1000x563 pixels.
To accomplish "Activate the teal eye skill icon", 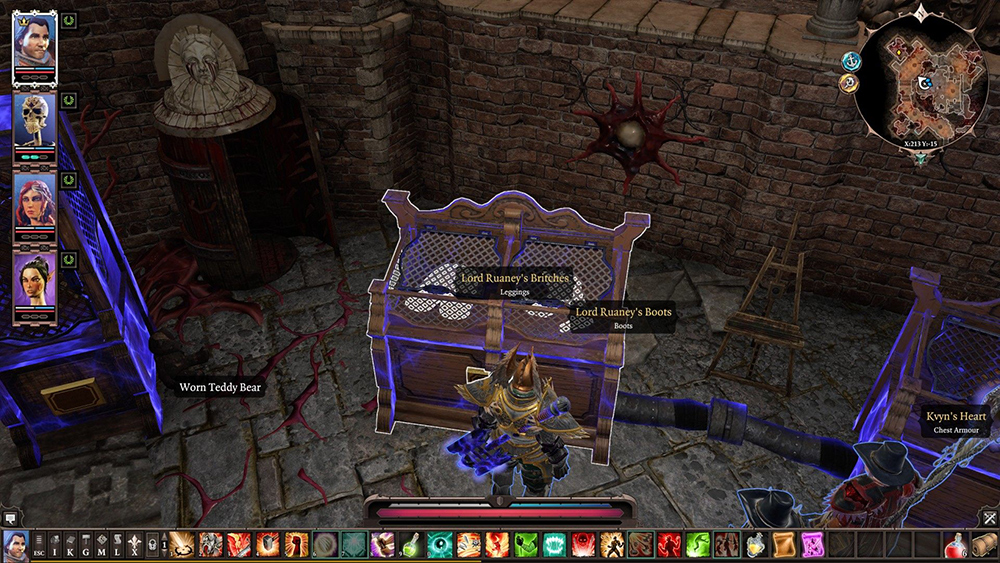I will point(441,545).
